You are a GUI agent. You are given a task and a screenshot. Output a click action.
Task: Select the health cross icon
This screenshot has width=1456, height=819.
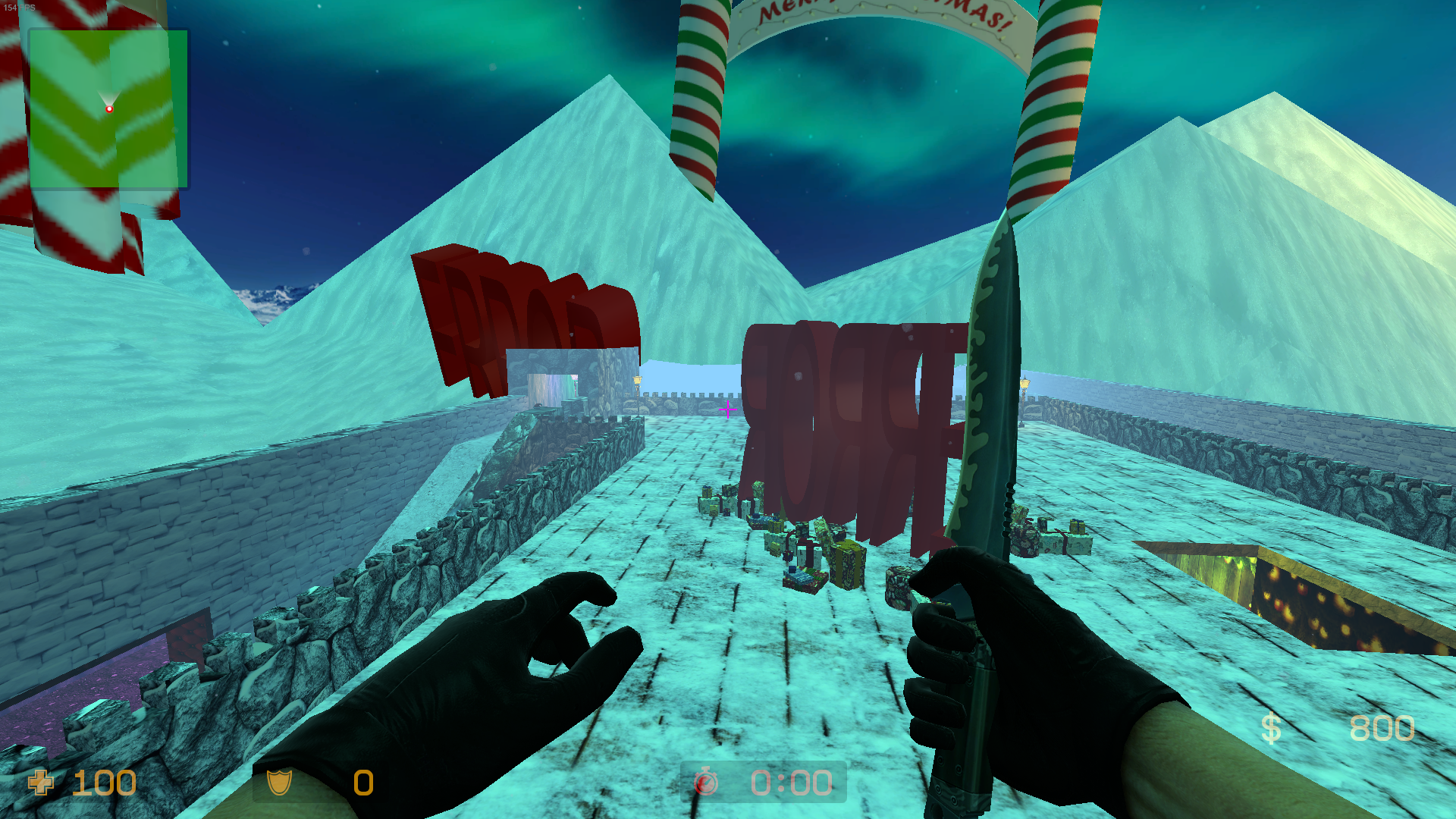41,782
